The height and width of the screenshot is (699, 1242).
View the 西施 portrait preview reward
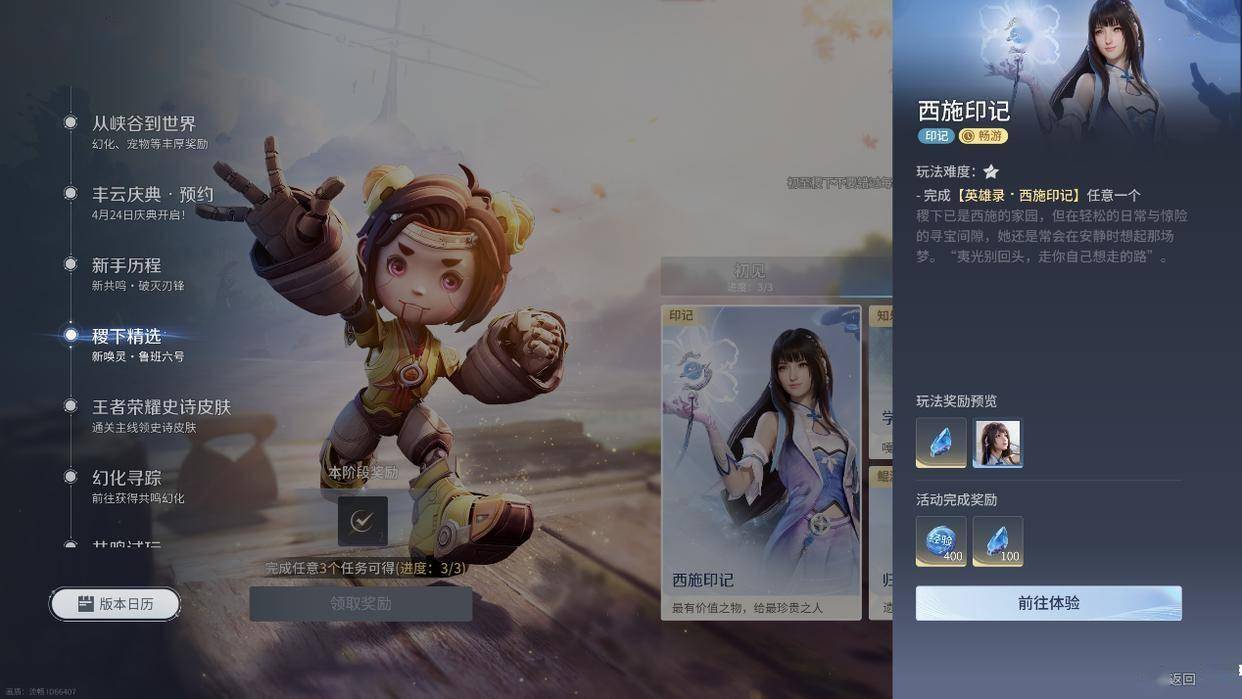[997, 443]
